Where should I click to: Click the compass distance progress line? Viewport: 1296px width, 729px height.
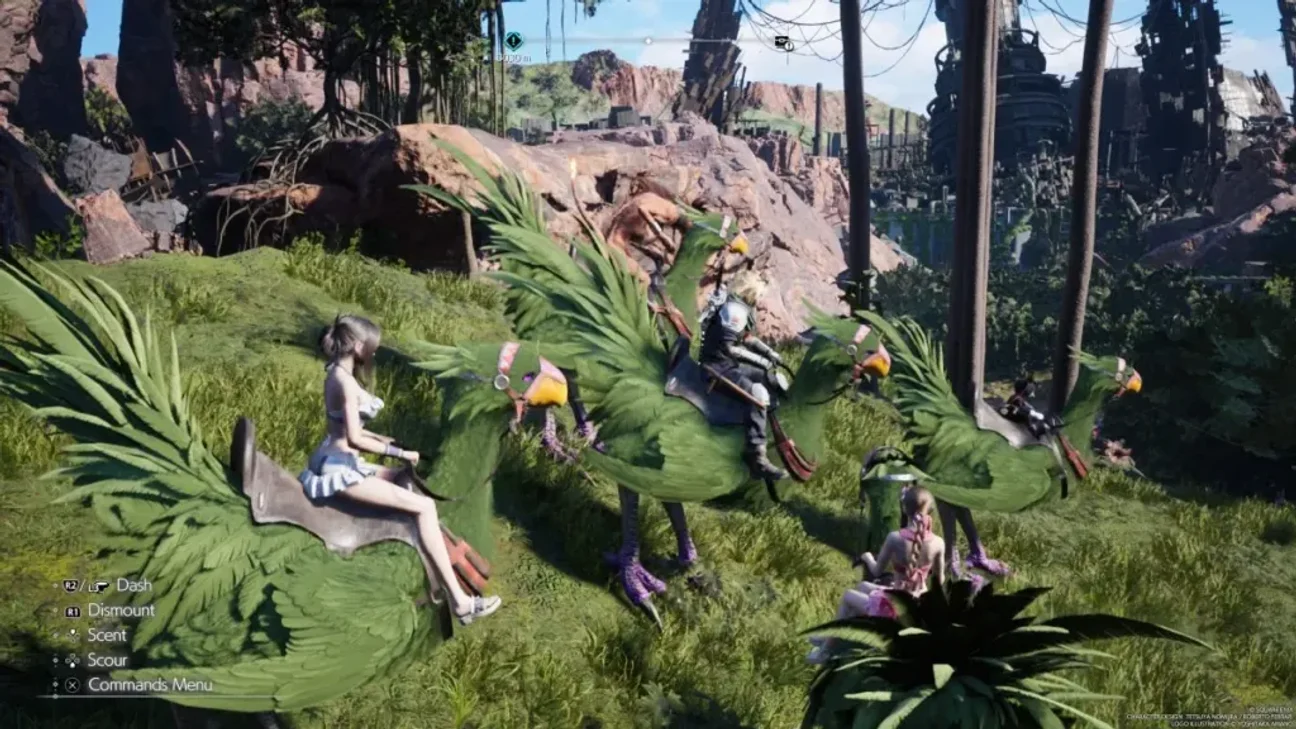tap(700, 42)
